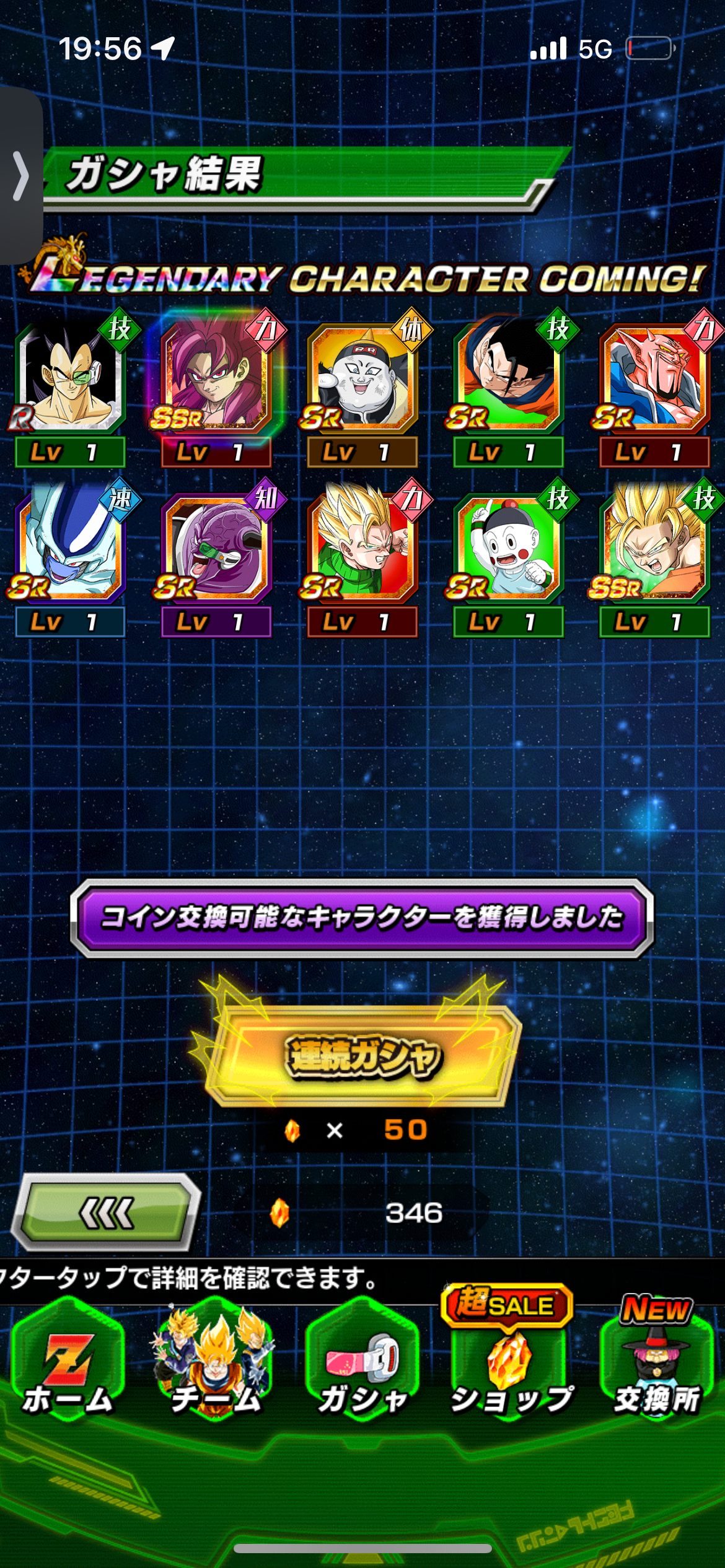Select the SR black-haired Gohan card

(x=508, y=379)
